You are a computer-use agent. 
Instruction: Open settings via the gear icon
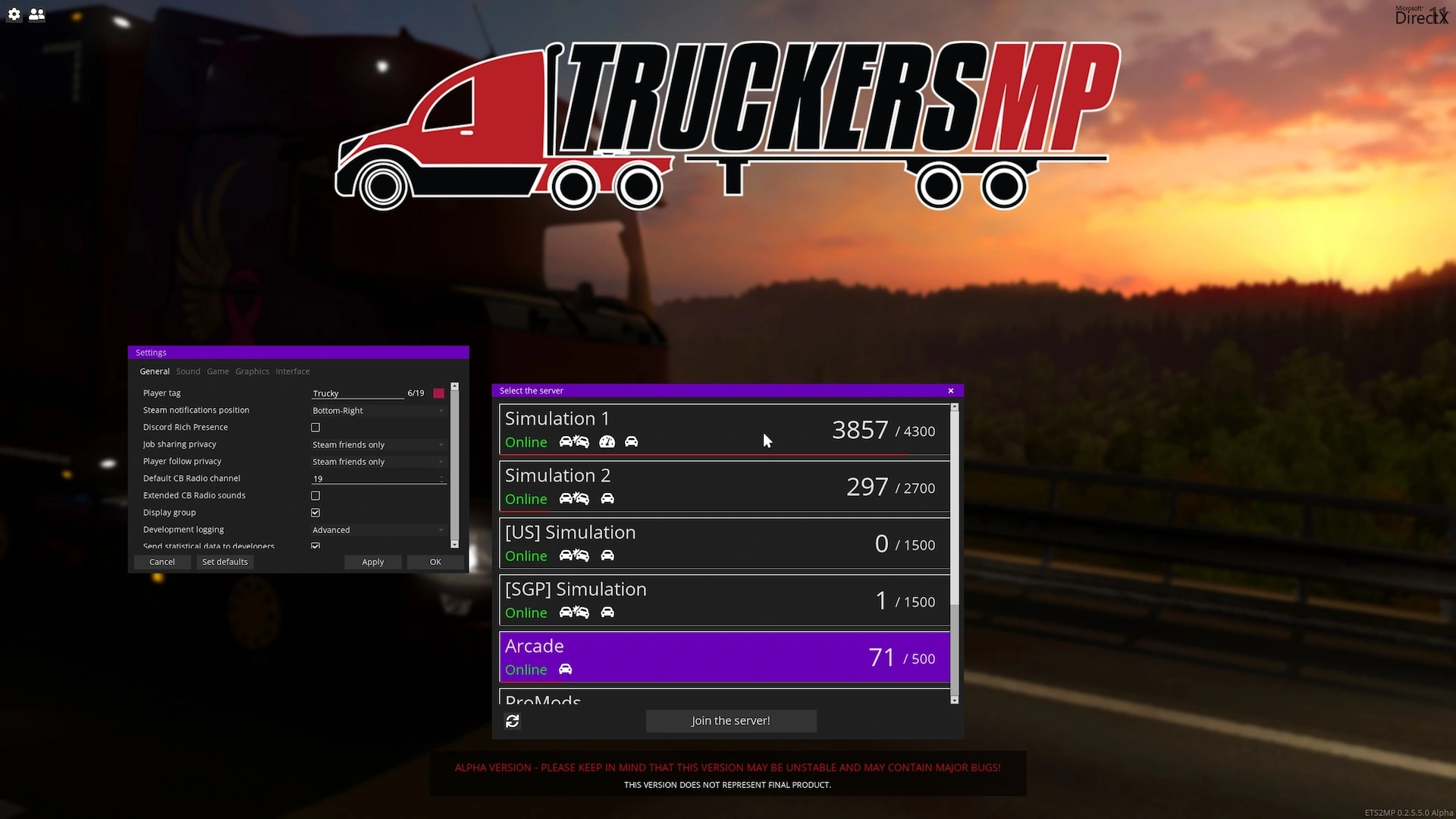(14, 14)
